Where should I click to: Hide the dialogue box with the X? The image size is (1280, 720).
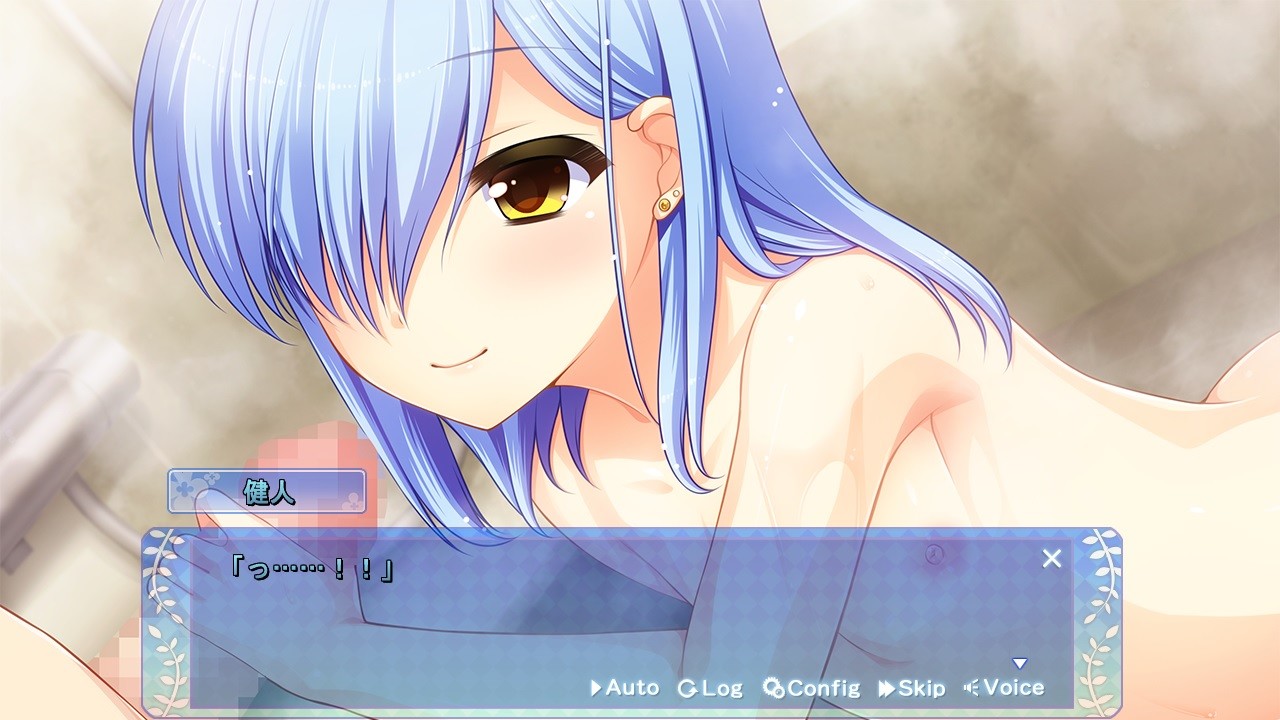[x=1051, y=559]
